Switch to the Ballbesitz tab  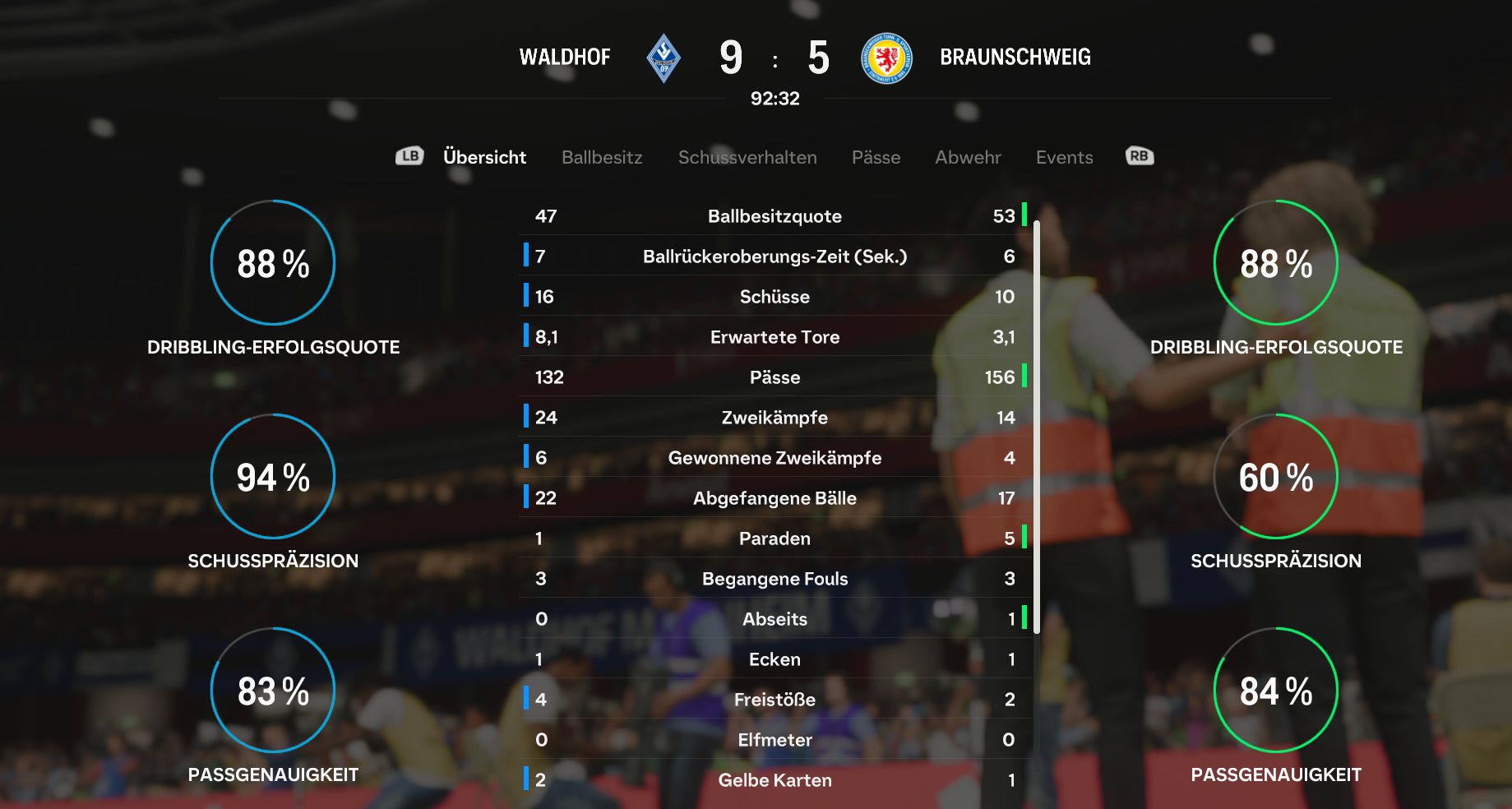[602, 157]
